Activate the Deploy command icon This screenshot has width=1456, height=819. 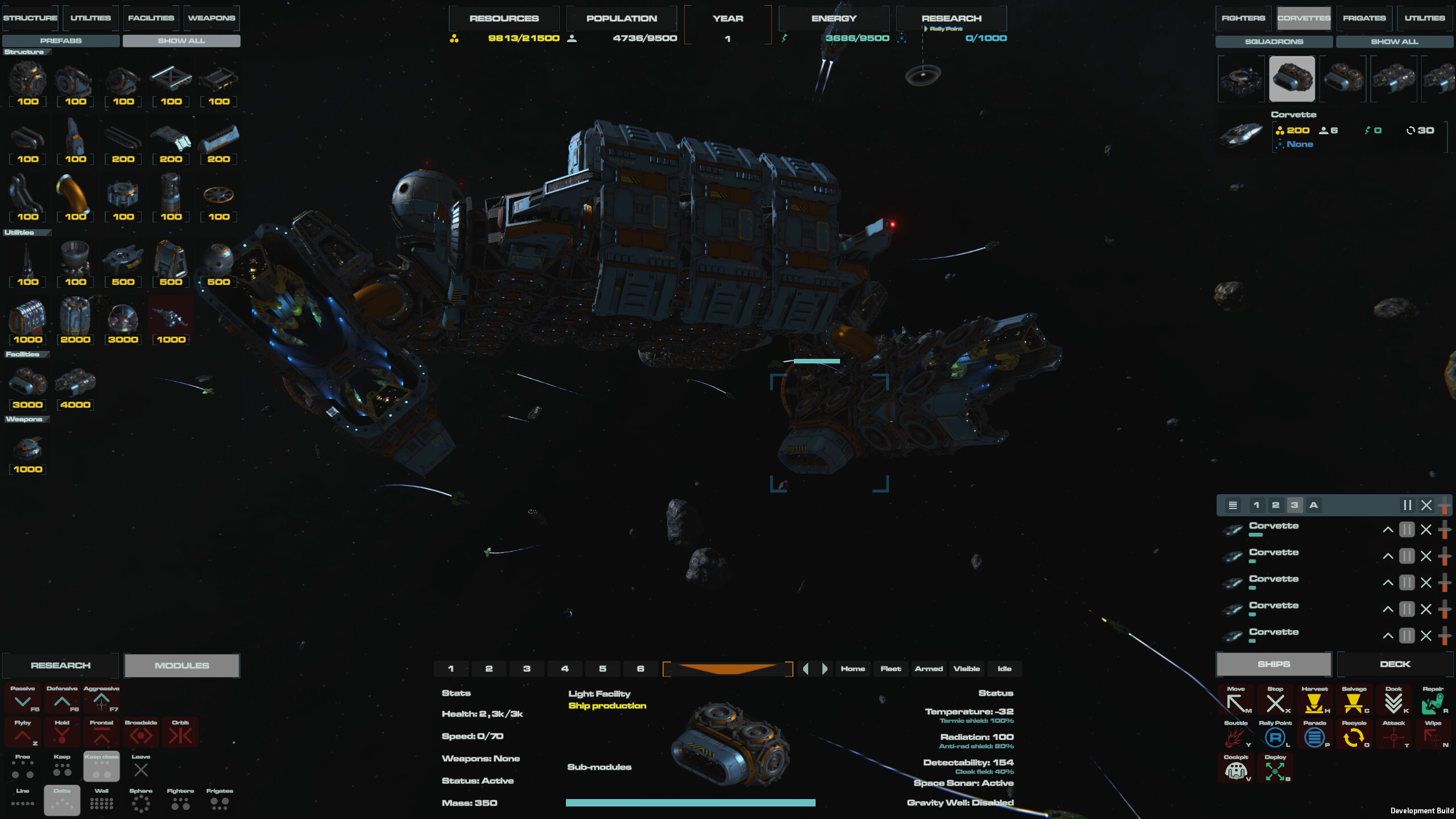1276,772
